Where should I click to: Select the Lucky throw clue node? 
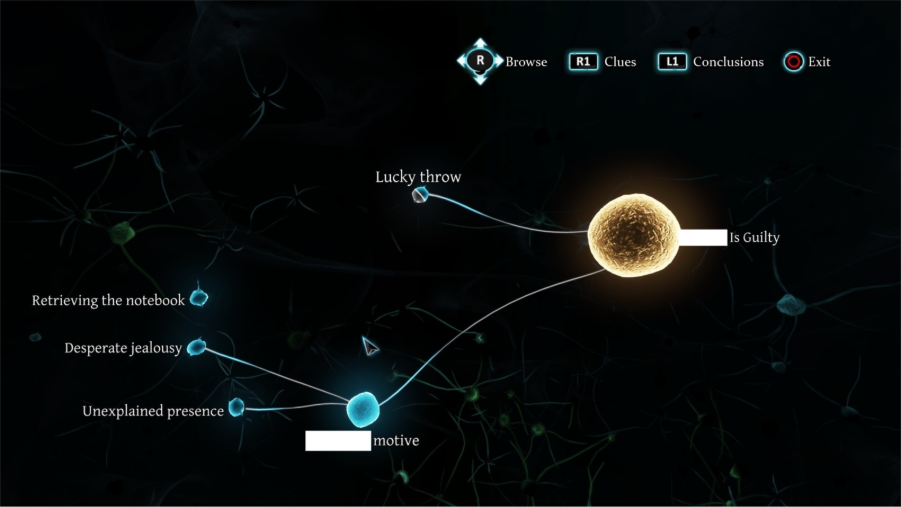[x=420, y=195]
